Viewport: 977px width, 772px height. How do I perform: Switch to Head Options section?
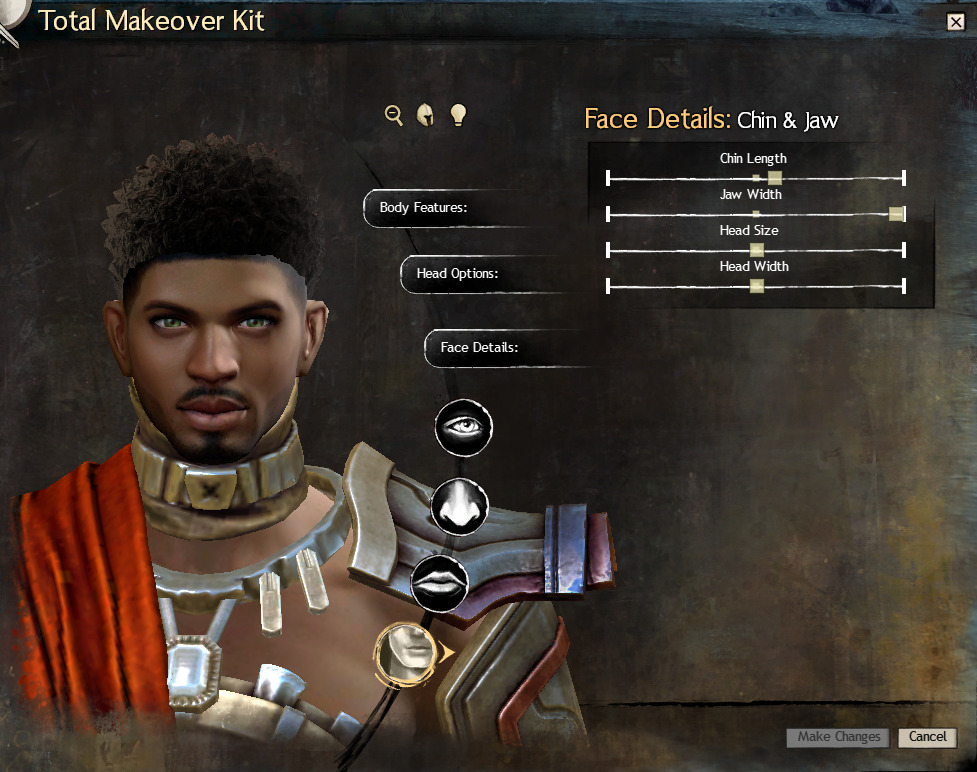(x=458, y=273)
